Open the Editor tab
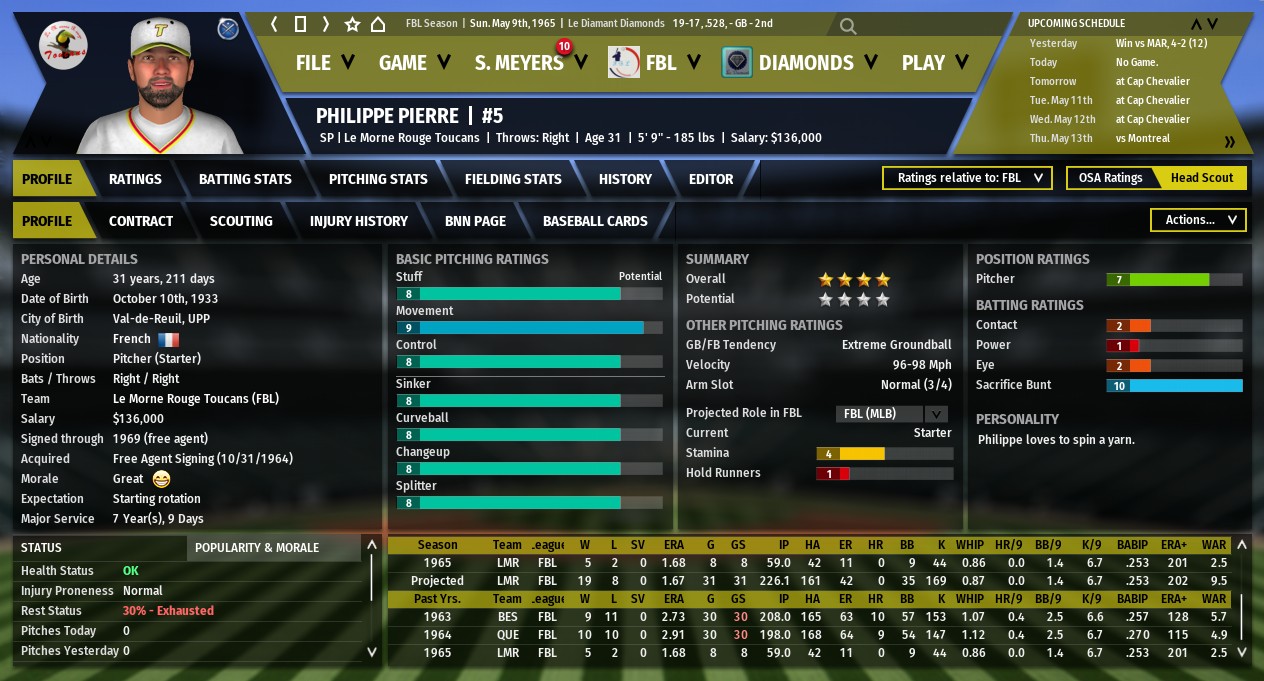 click(711, 179)
